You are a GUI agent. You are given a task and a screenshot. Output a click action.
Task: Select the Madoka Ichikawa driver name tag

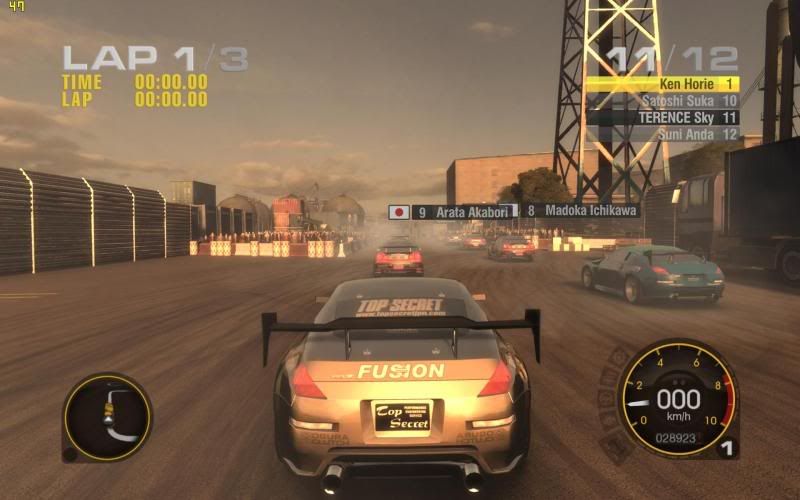[x=581, y=211]
